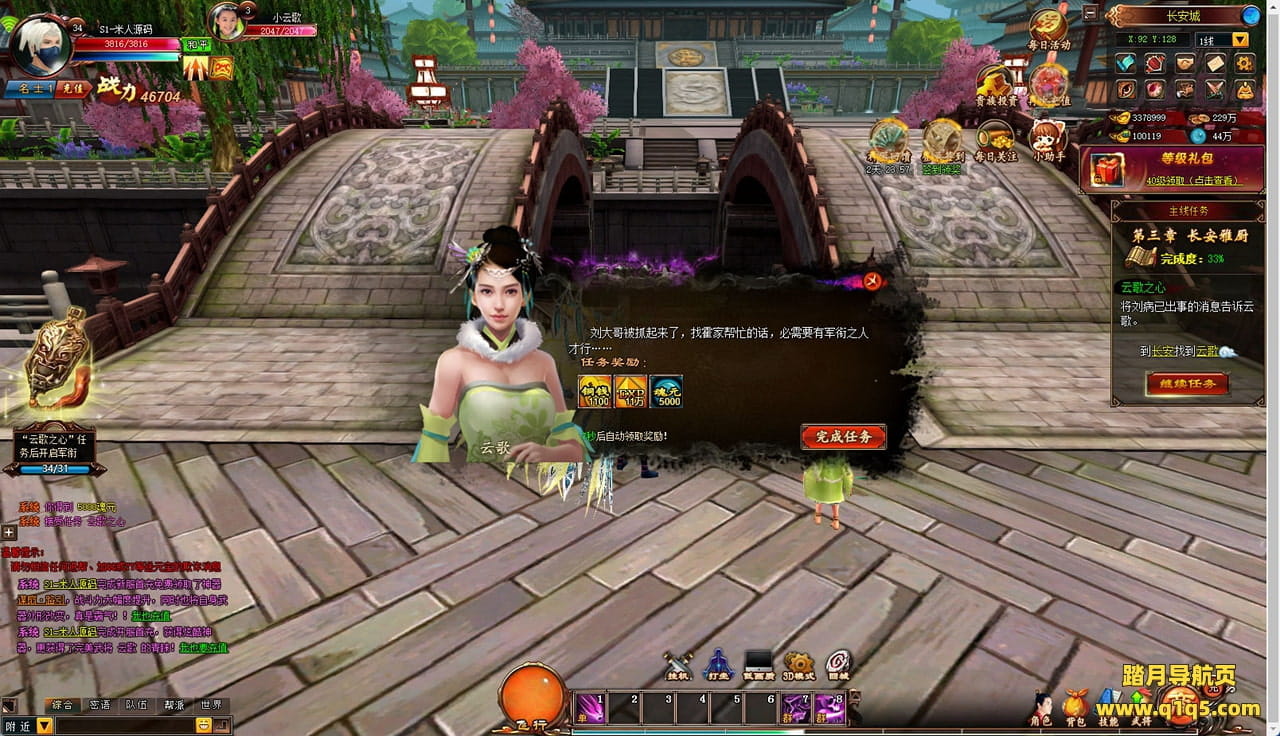Viewport: 1280px width, 736px height.
Task: Open the gear settings icon in minimap panel
Action: pos(1244,63)
